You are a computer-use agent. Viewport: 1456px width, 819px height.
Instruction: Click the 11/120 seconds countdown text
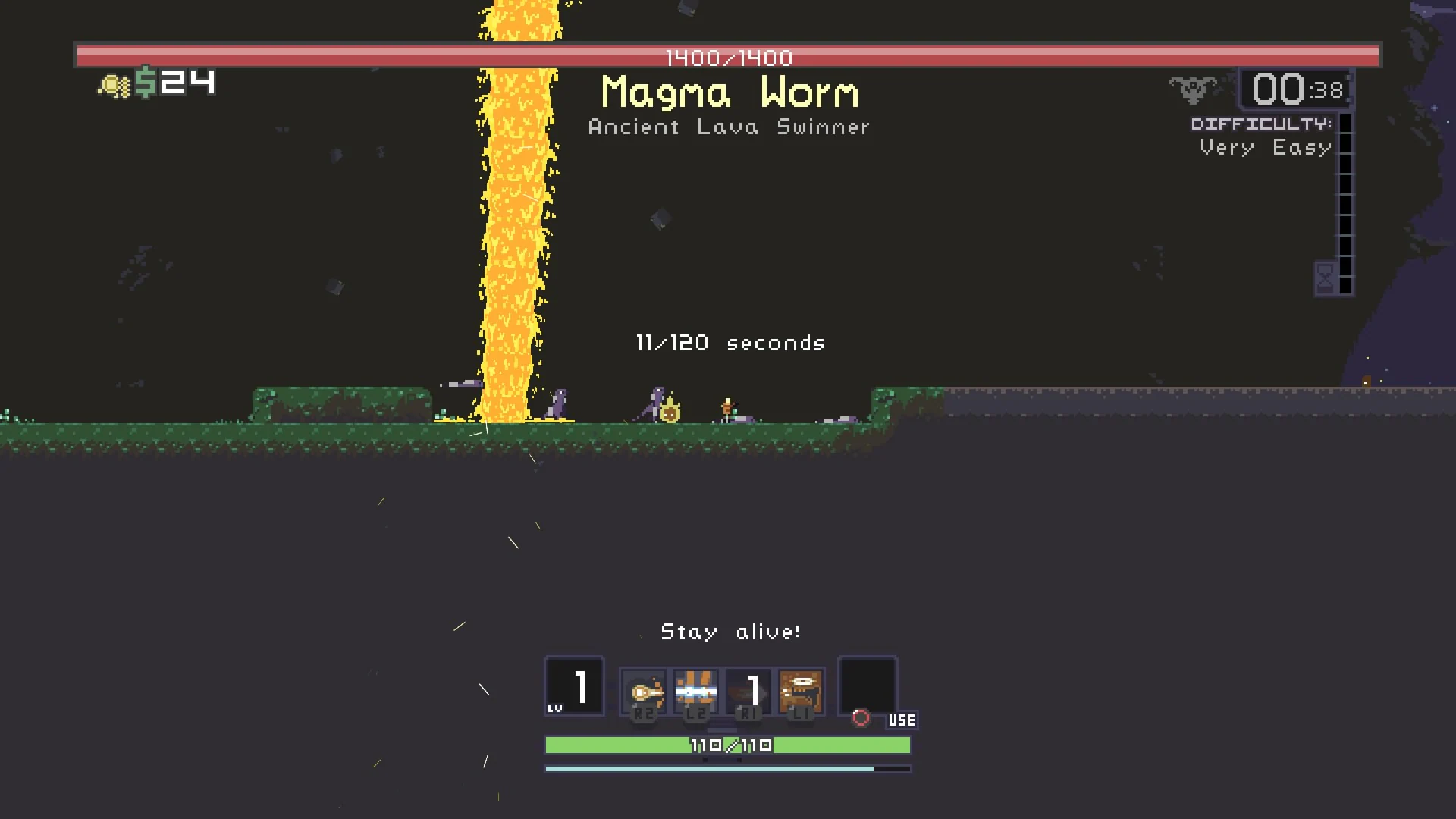pyautogui.click(x=730, y=343)
